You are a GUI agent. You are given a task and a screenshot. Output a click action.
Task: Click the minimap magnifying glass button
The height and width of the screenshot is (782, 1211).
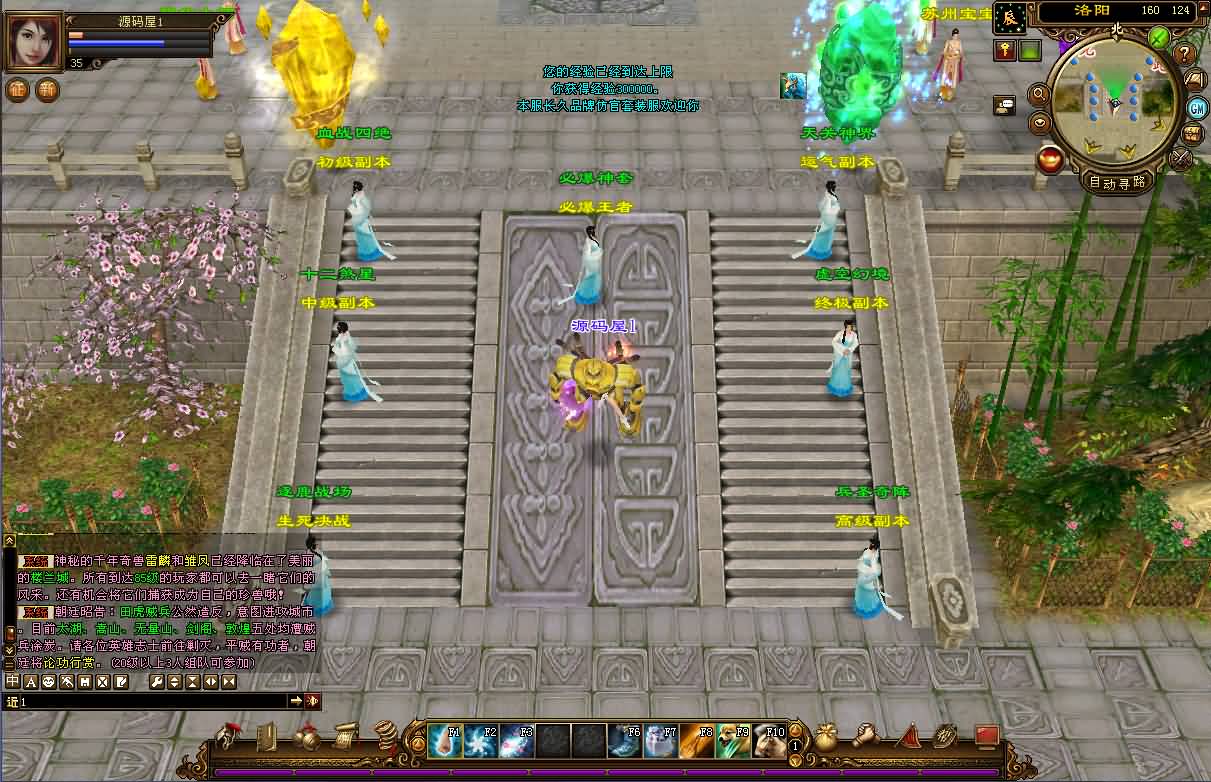coord(1039,94)
